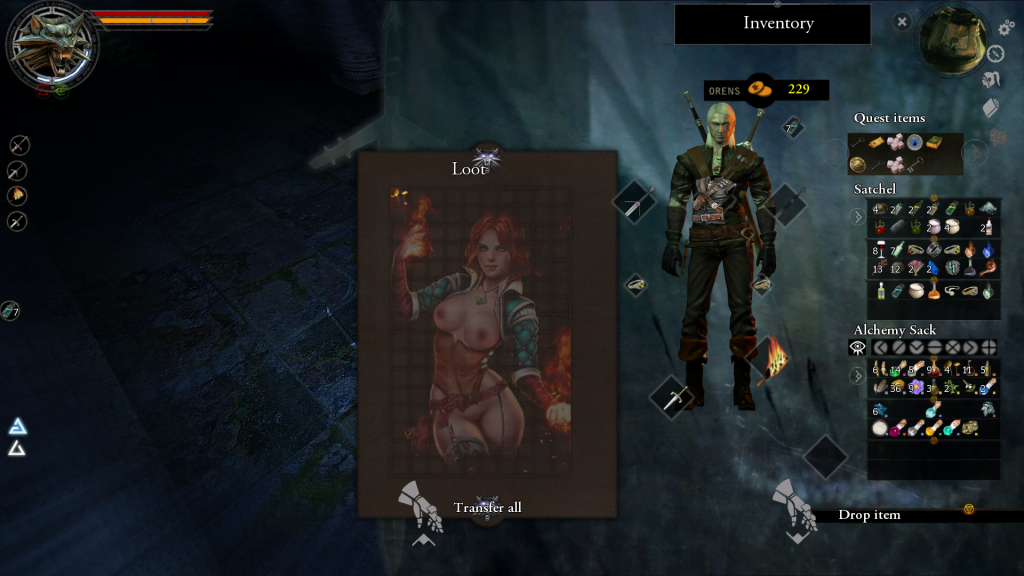This screenshot has width=1024, height=576.
Task: Open the settings gear icon
Action: pyautogui.click(x=1006, y=28)
